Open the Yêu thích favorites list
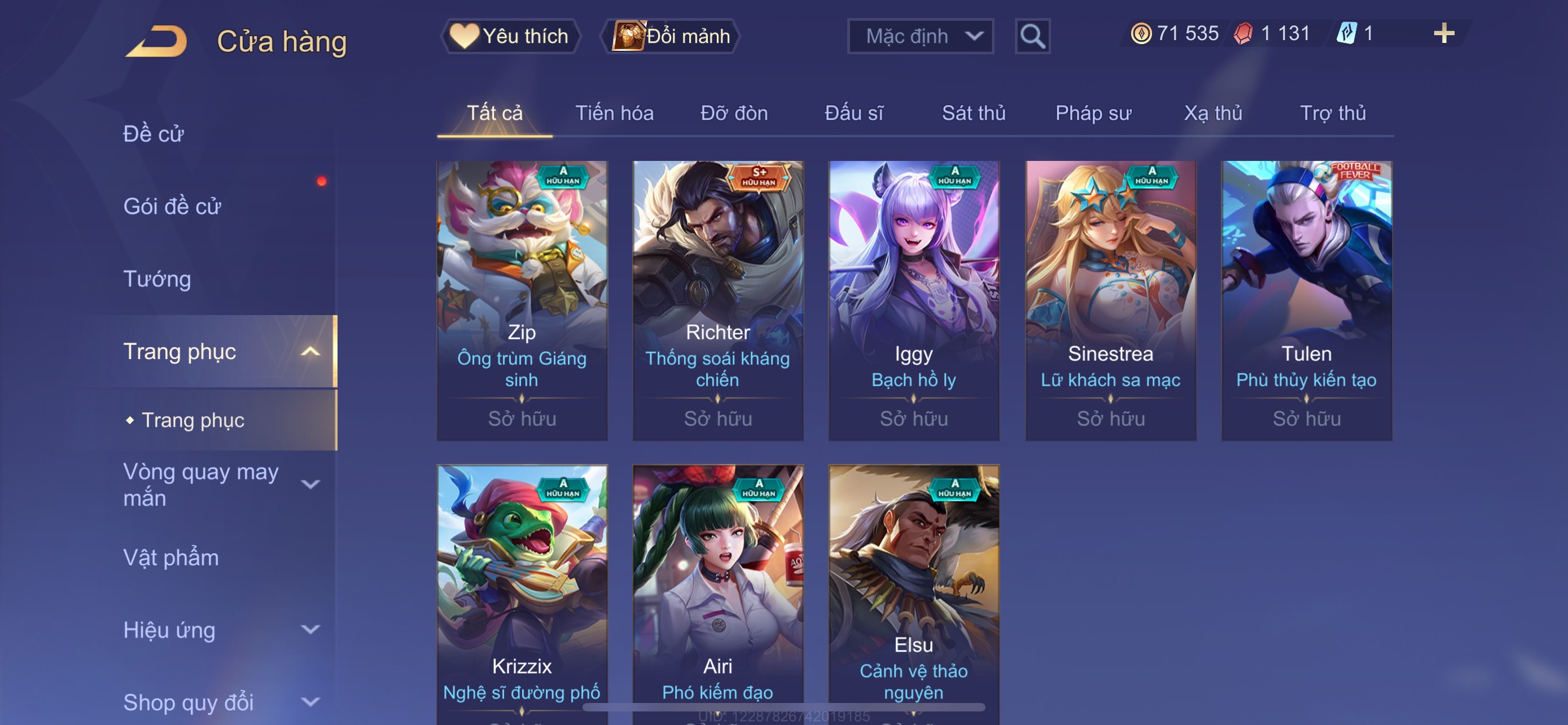Screen dimensions: 1568x725 (x=510, y=36)
